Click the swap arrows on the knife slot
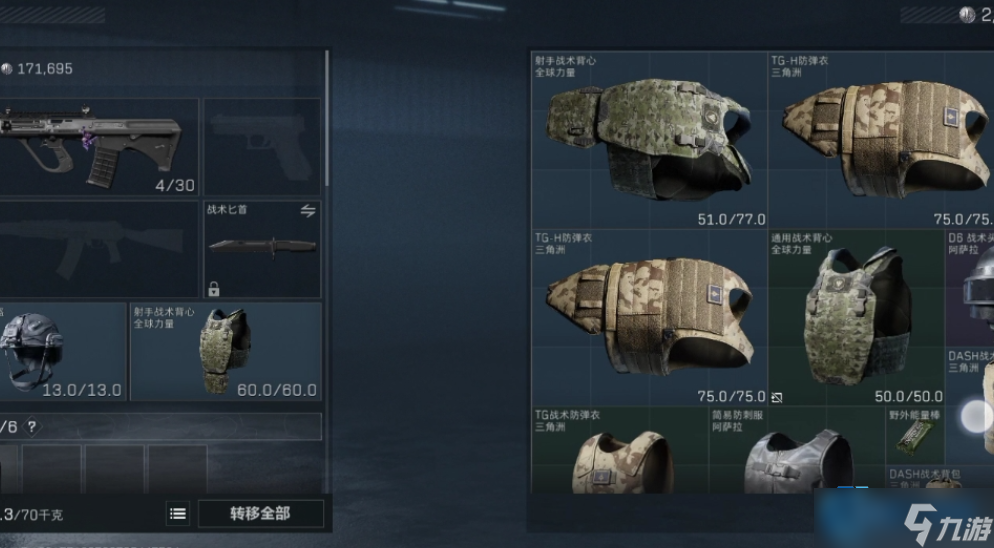 click(x=308, y=211)
